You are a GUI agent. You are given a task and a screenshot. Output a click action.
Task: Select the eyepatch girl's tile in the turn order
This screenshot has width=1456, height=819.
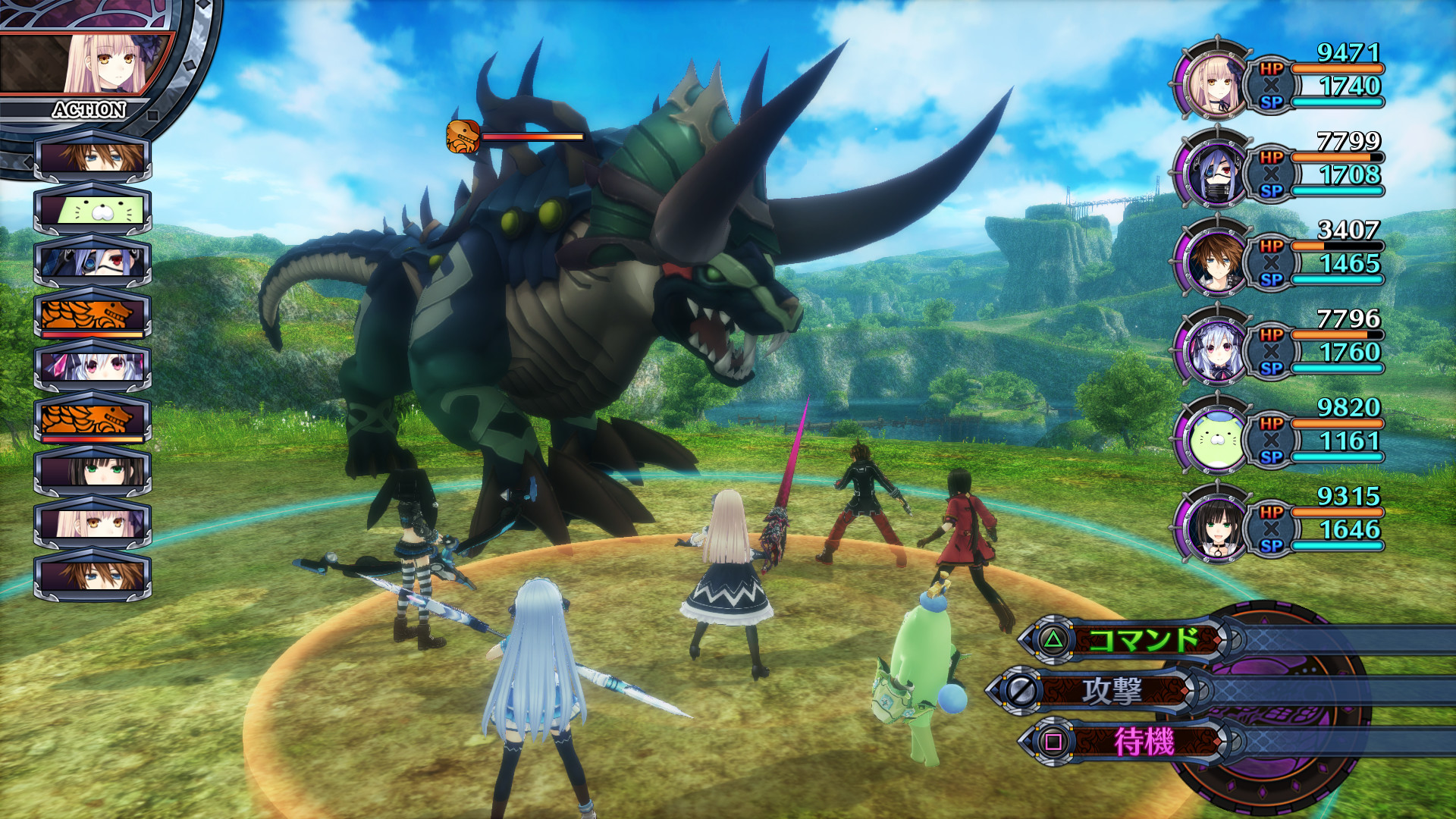[x=93, y=262]
